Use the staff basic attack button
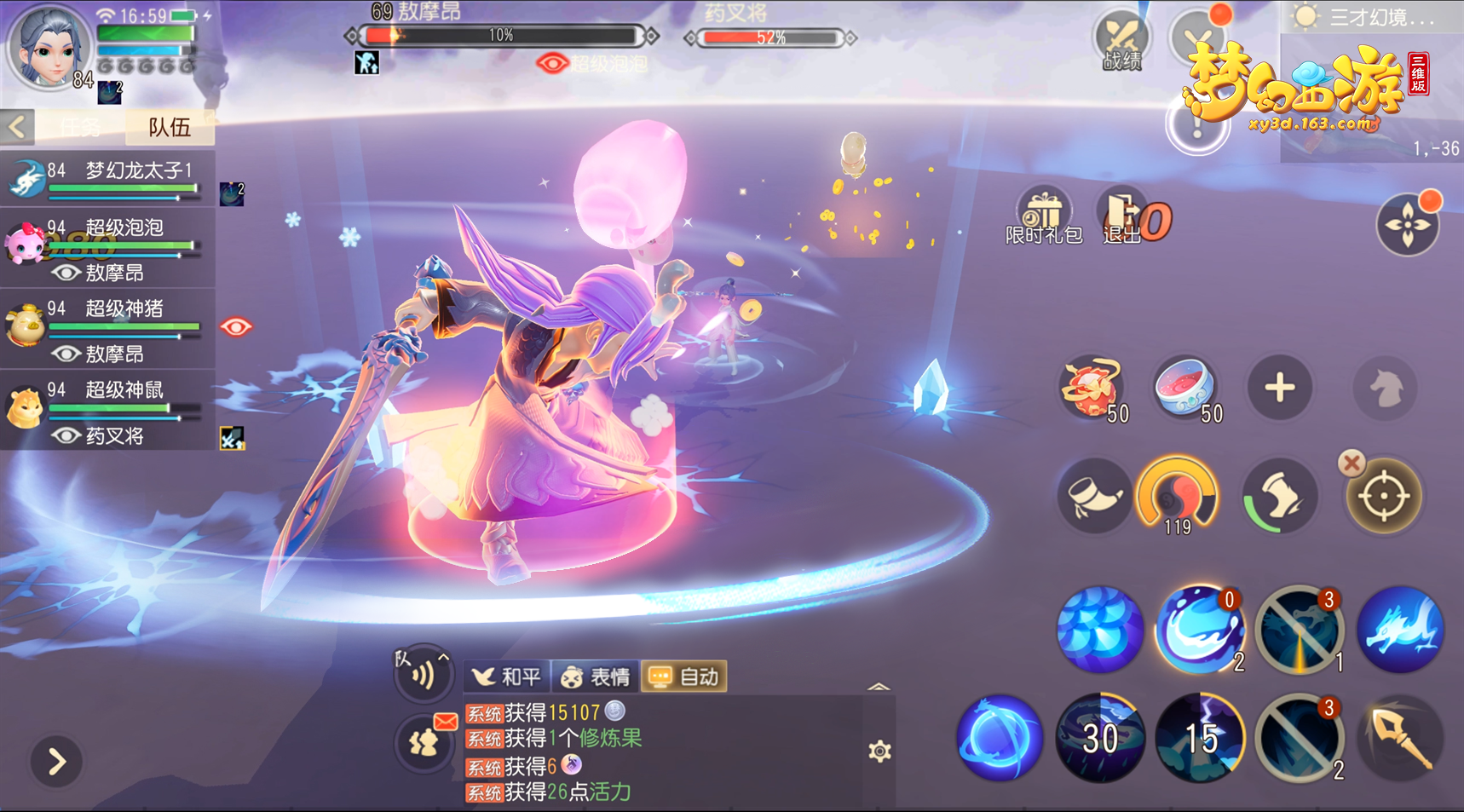1464x812 pixels. pos(1399,738)
